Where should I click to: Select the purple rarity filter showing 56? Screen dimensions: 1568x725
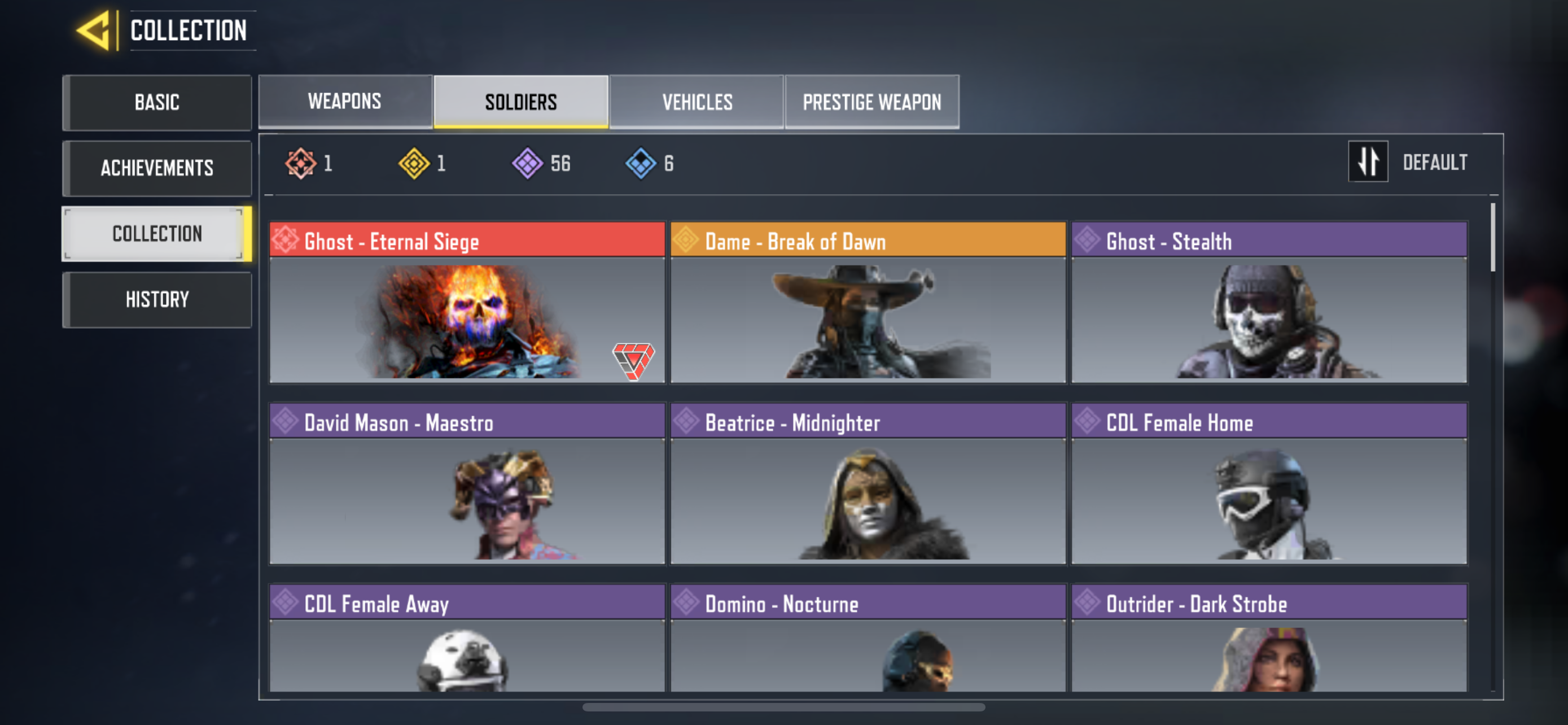[x=527, y=162]
